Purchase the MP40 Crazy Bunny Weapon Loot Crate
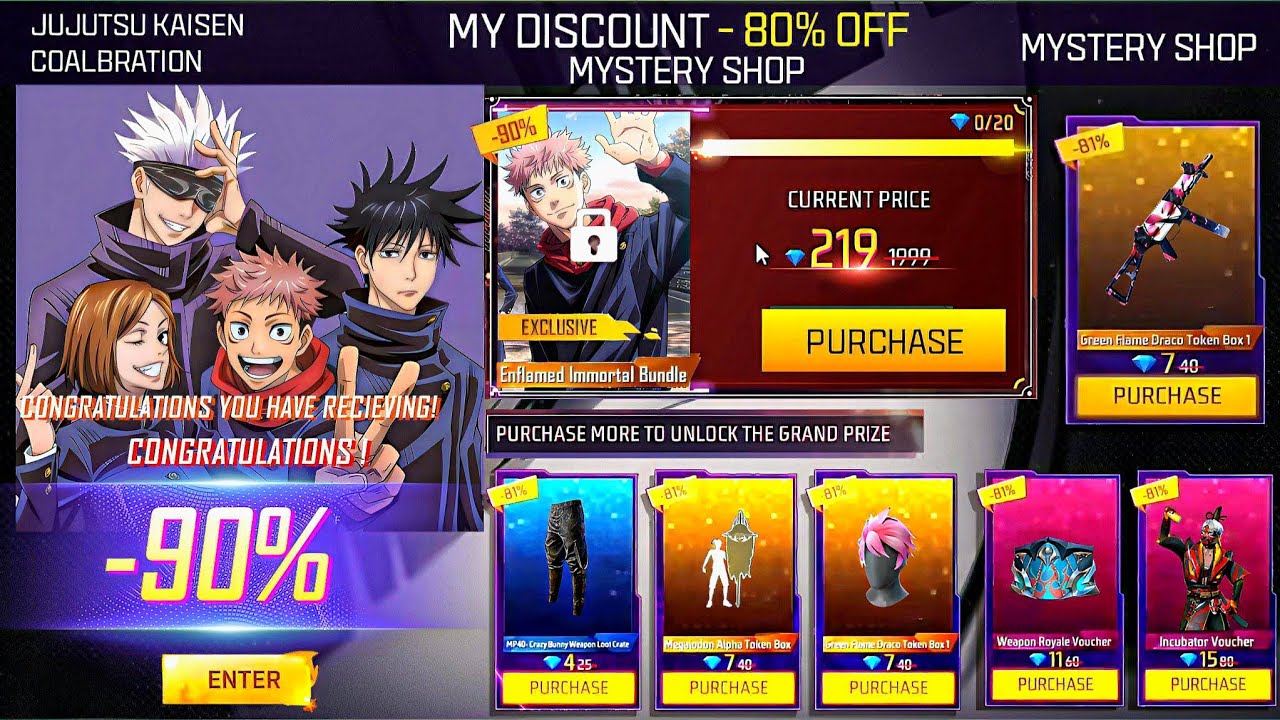The image size is (1280, 720). coord(568,687)
